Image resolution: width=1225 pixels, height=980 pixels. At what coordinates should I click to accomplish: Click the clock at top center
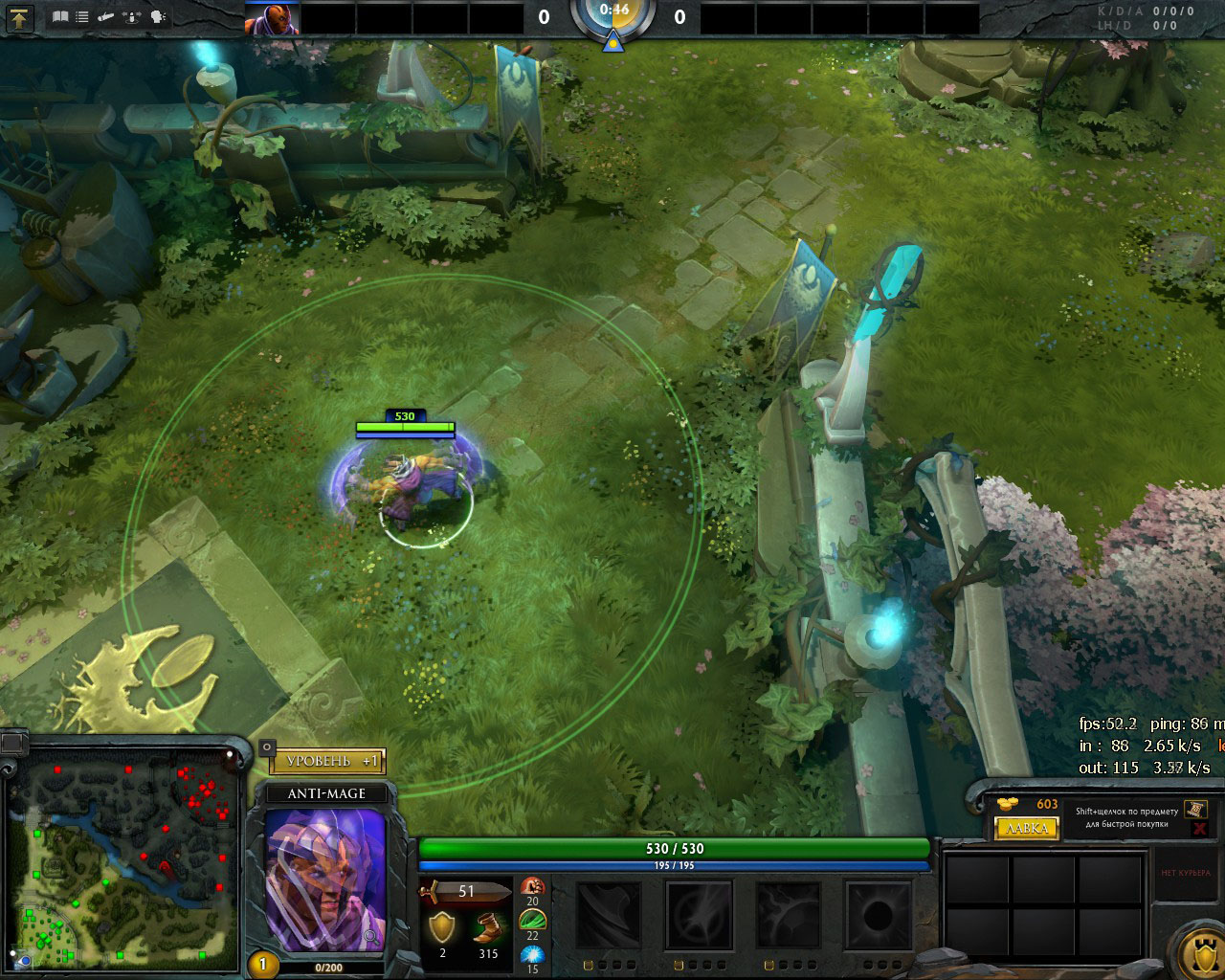(x=613, y=13)
